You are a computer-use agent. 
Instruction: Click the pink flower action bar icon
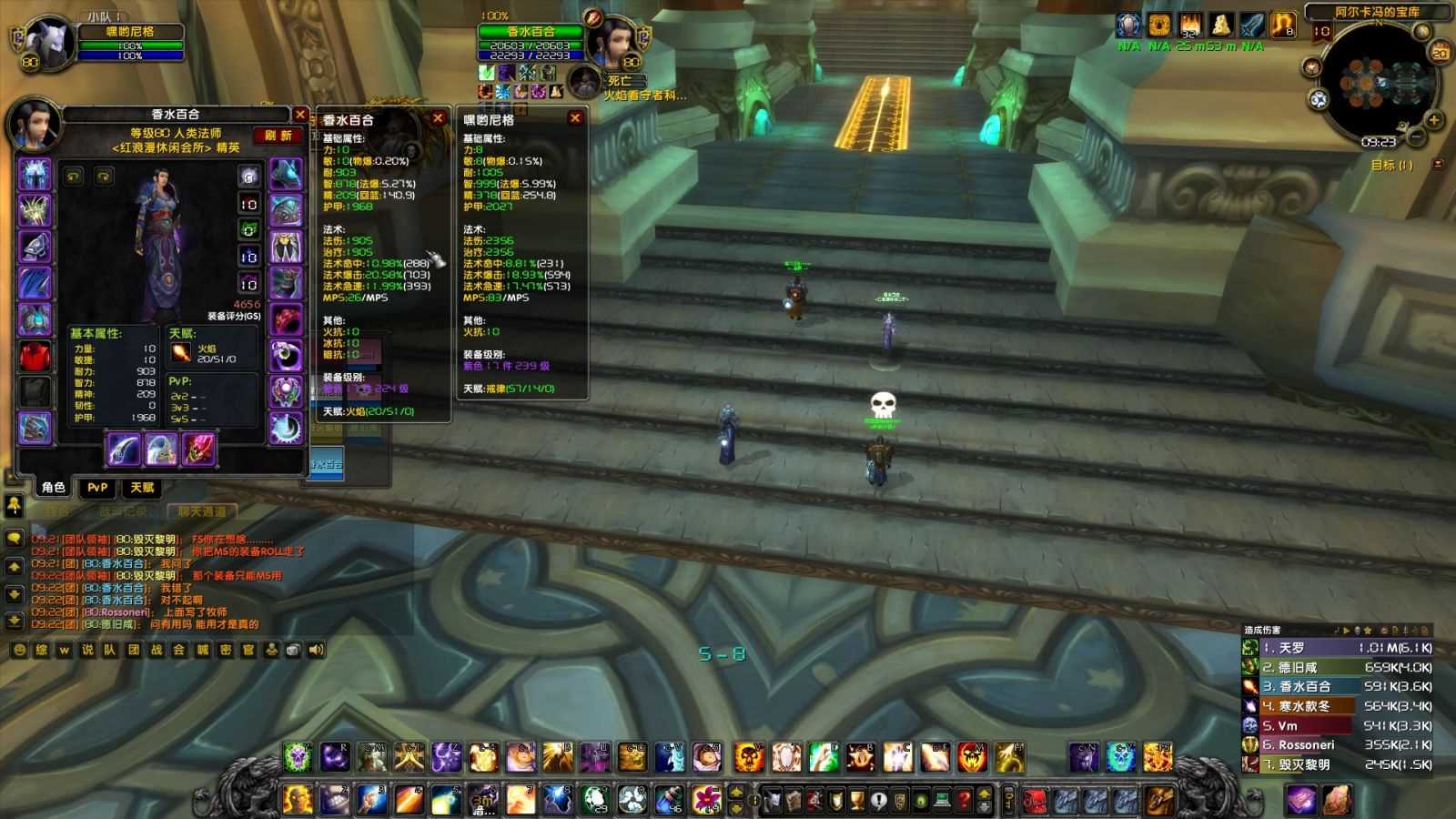click(707, 799)
